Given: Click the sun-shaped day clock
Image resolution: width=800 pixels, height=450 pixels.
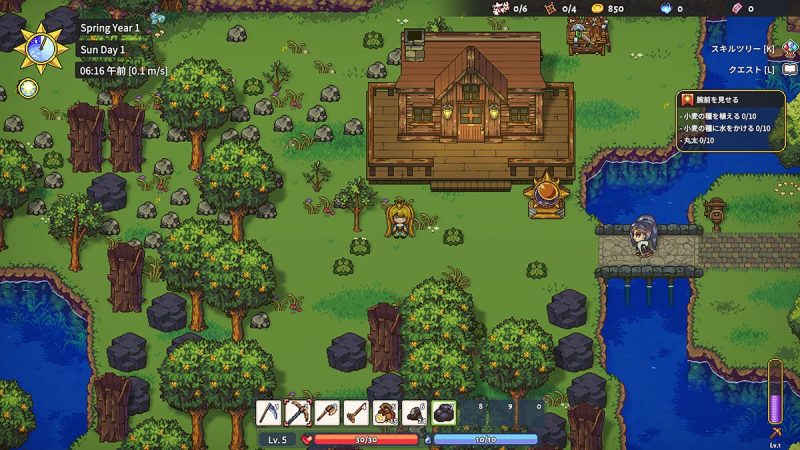Looking at the screenshot, I should click(x=39, y=47).
